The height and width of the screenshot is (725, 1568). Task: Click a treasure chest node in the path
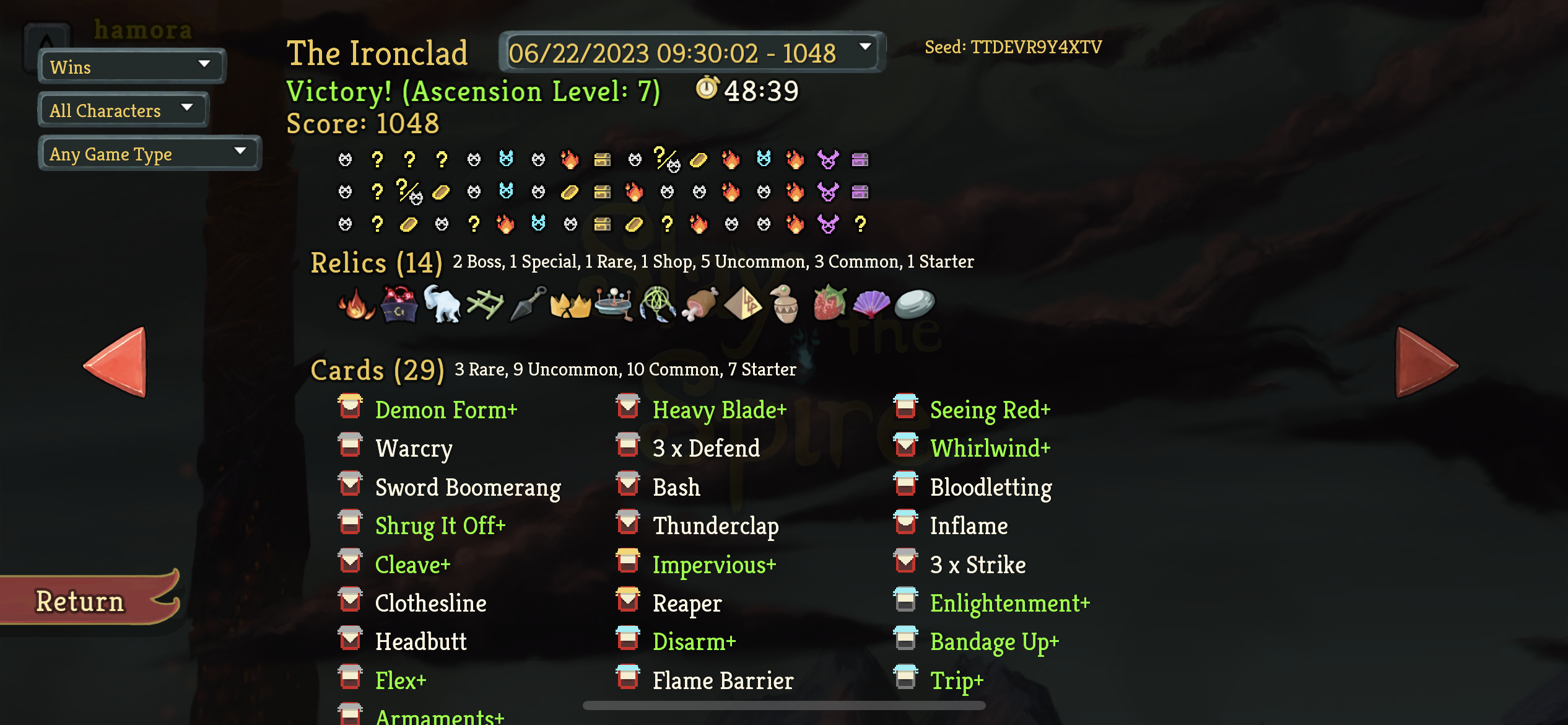[601, 159]
